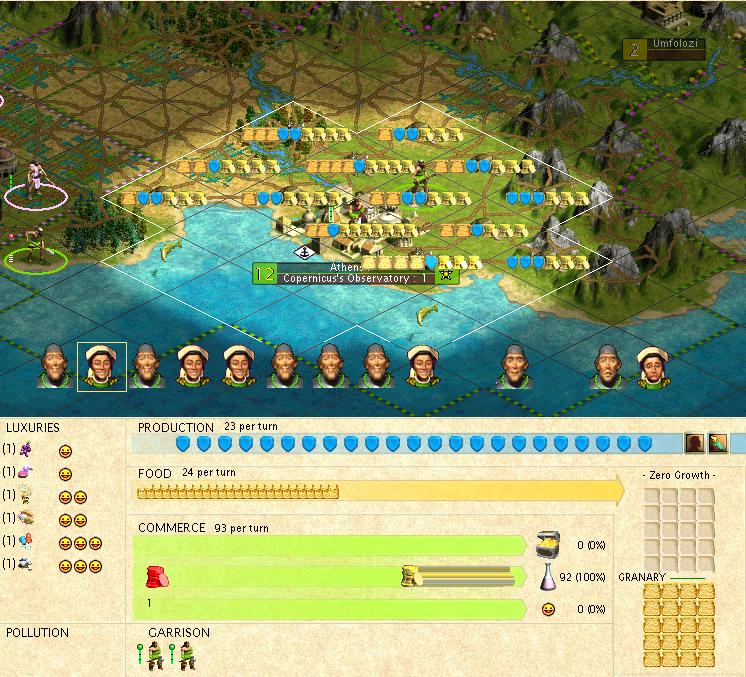Image resolution: width=746 pixels, height=677 pixels.
Task: Click the treasure chest taxes icon
Action: click(547, 543)
